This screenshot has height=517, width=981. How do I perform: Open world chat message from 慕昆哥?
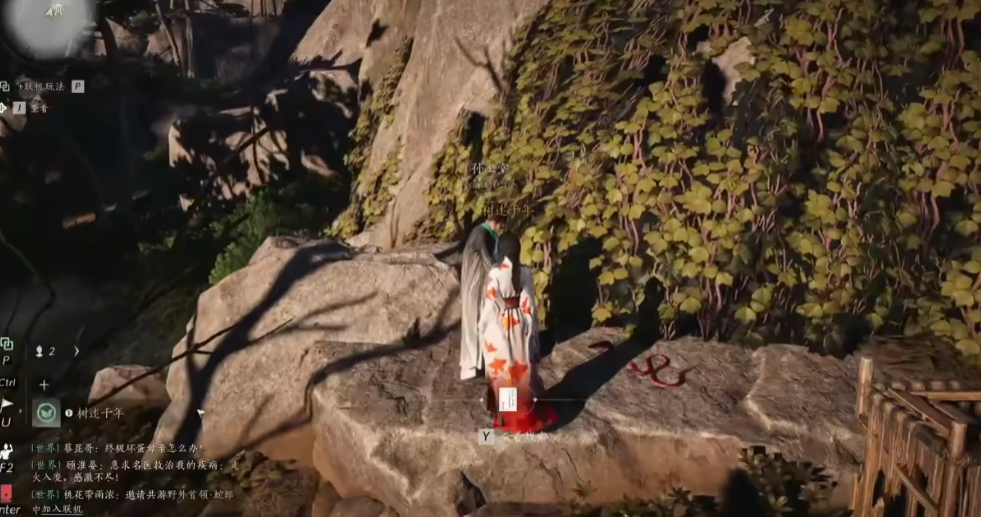click(x=120, y=448)
